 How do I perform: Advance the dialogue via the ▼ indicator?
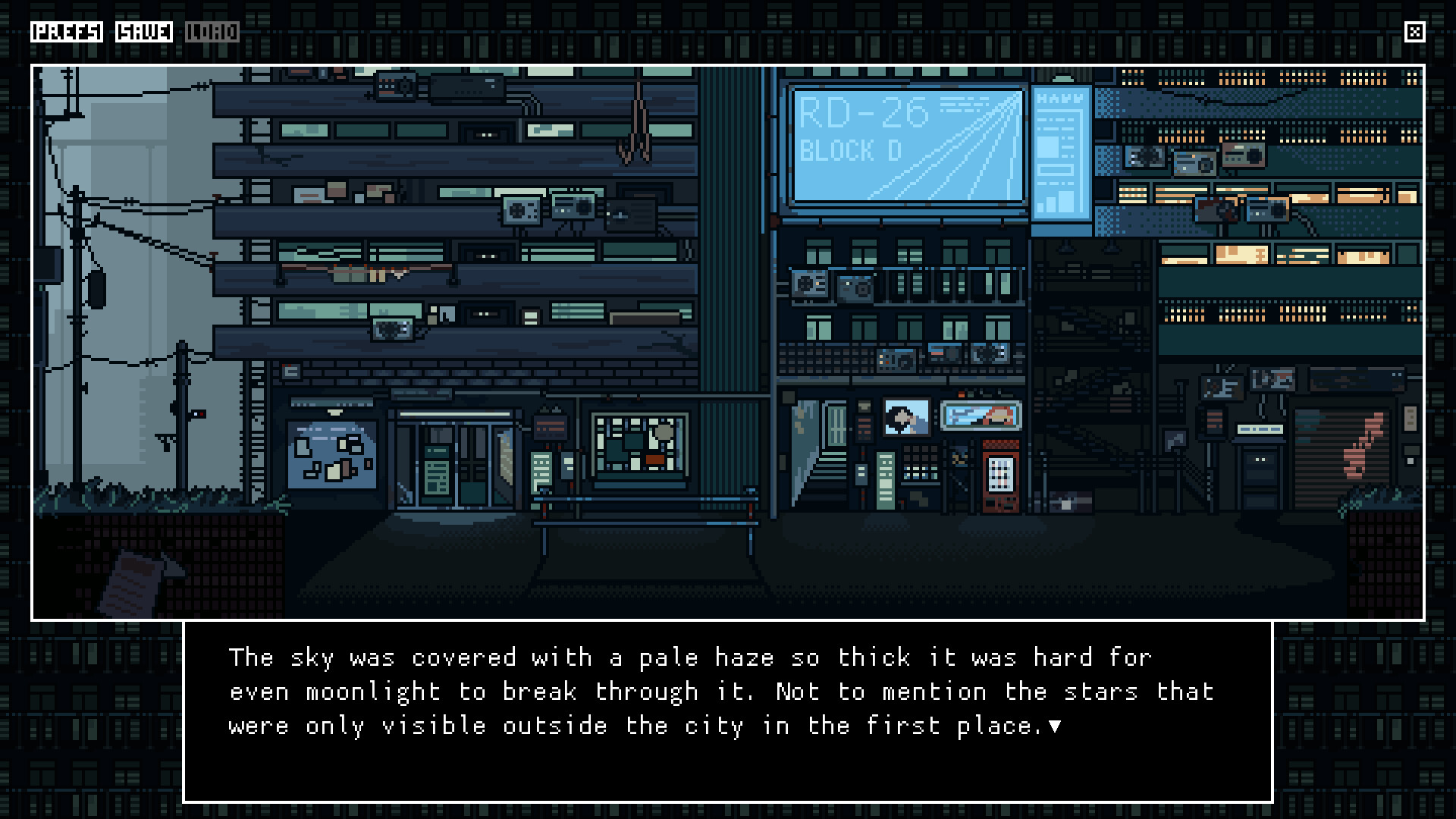pyautogui.click(x=1055, y=726)
